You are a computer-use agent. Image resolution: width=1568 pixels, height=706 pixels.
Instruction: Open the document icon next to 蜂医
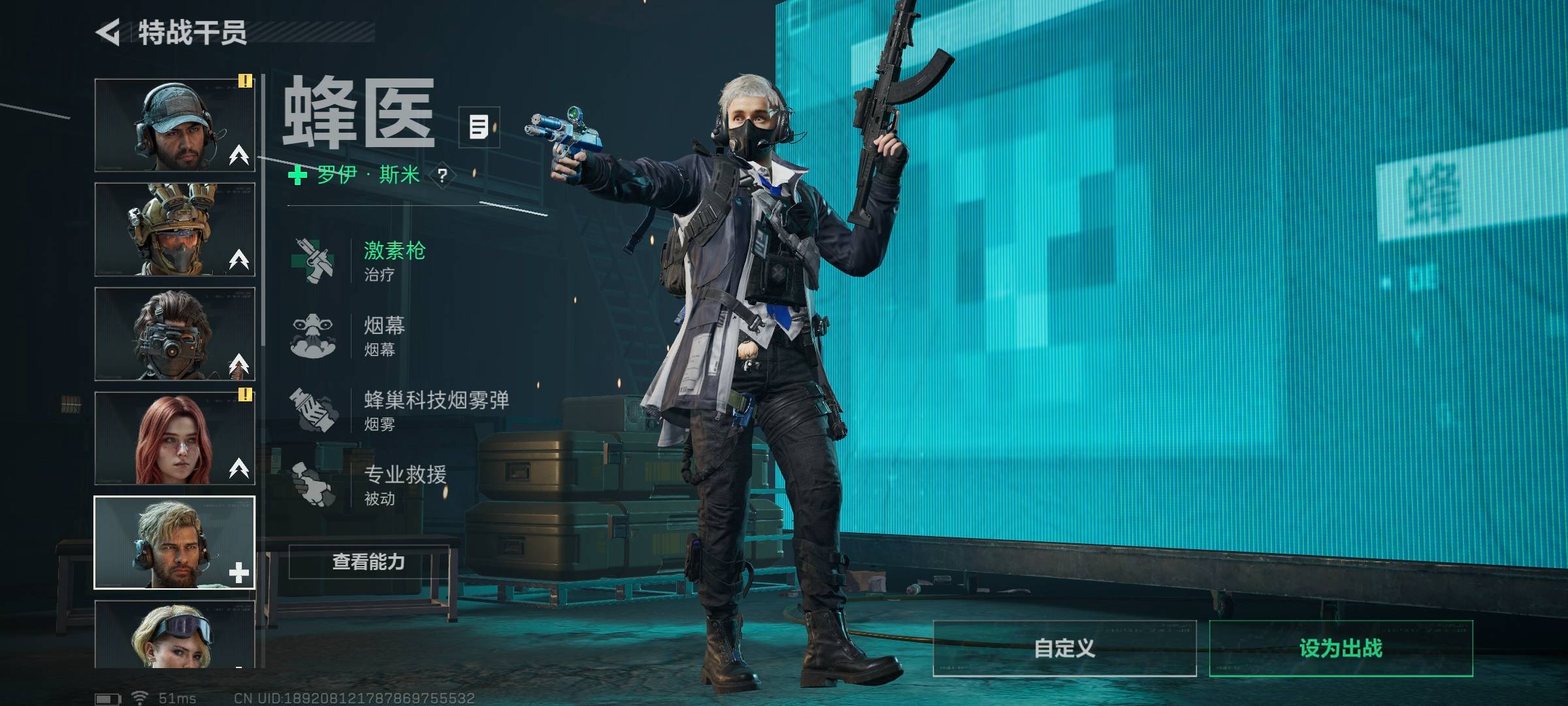[x=479, y=127]
